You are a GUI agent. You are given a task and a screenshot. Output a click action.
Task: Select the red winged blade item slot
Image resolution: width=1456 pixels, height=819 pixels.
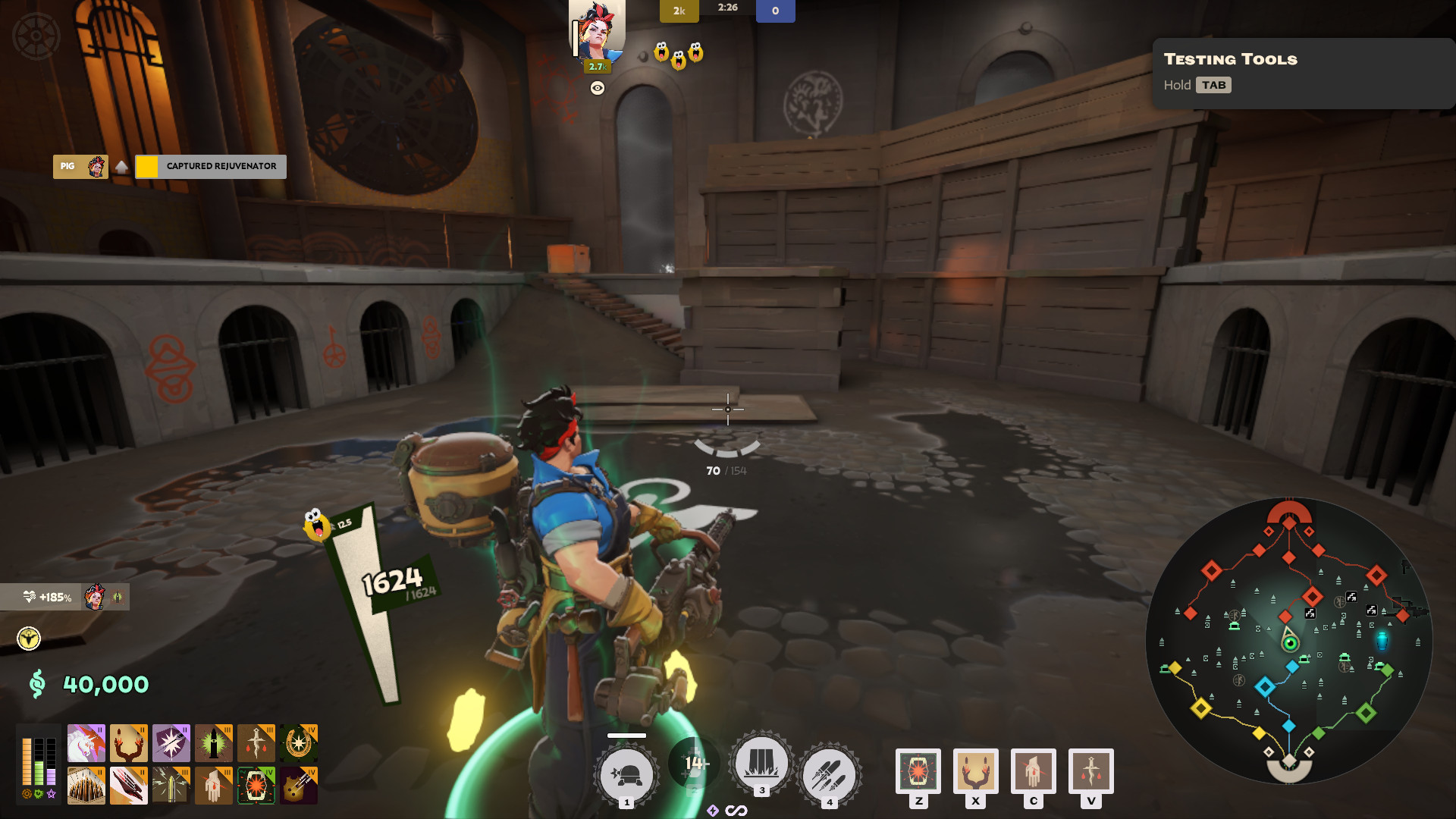click(128, 785)
